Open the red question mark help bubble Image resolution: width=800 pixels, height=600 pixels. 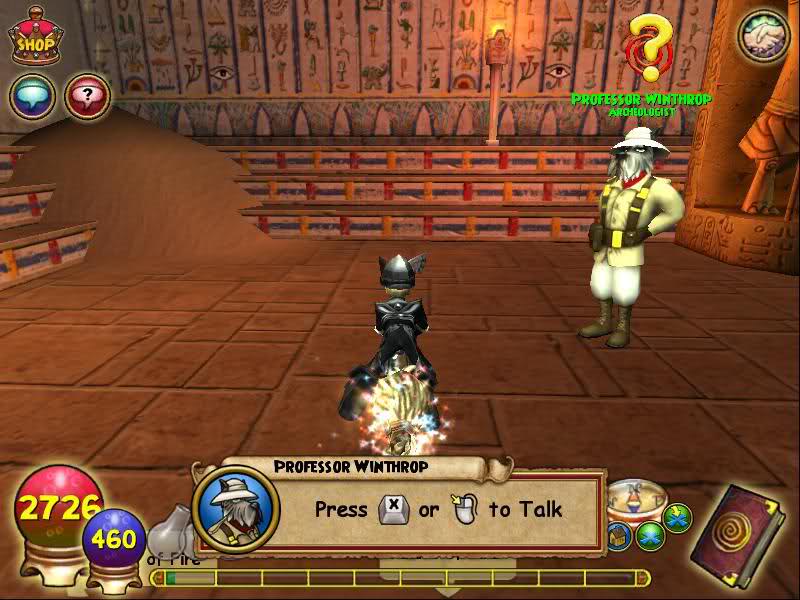(87, 97)
